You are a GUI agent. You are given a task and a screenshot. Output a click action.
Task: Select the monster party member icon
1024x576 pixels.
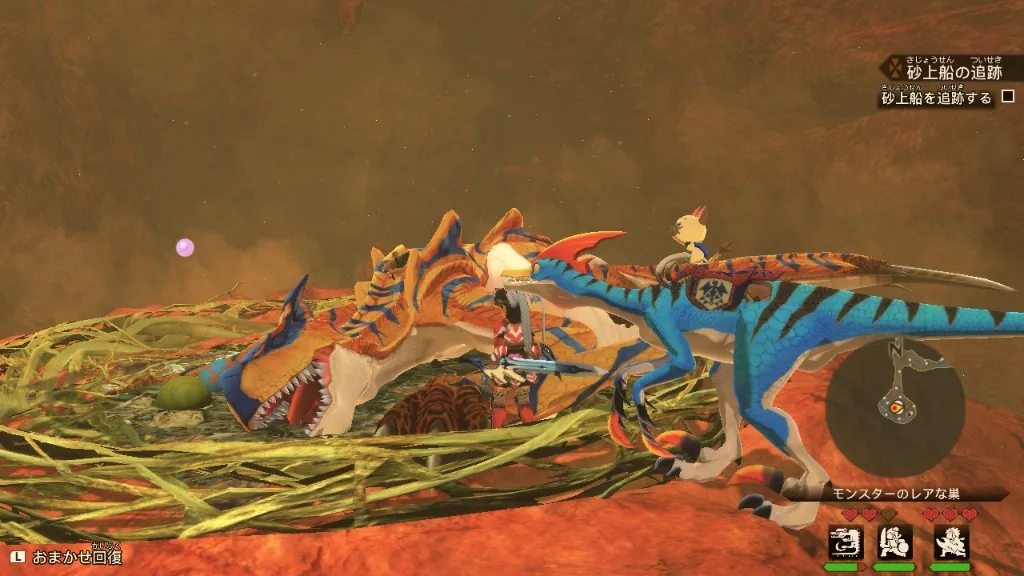845,542
